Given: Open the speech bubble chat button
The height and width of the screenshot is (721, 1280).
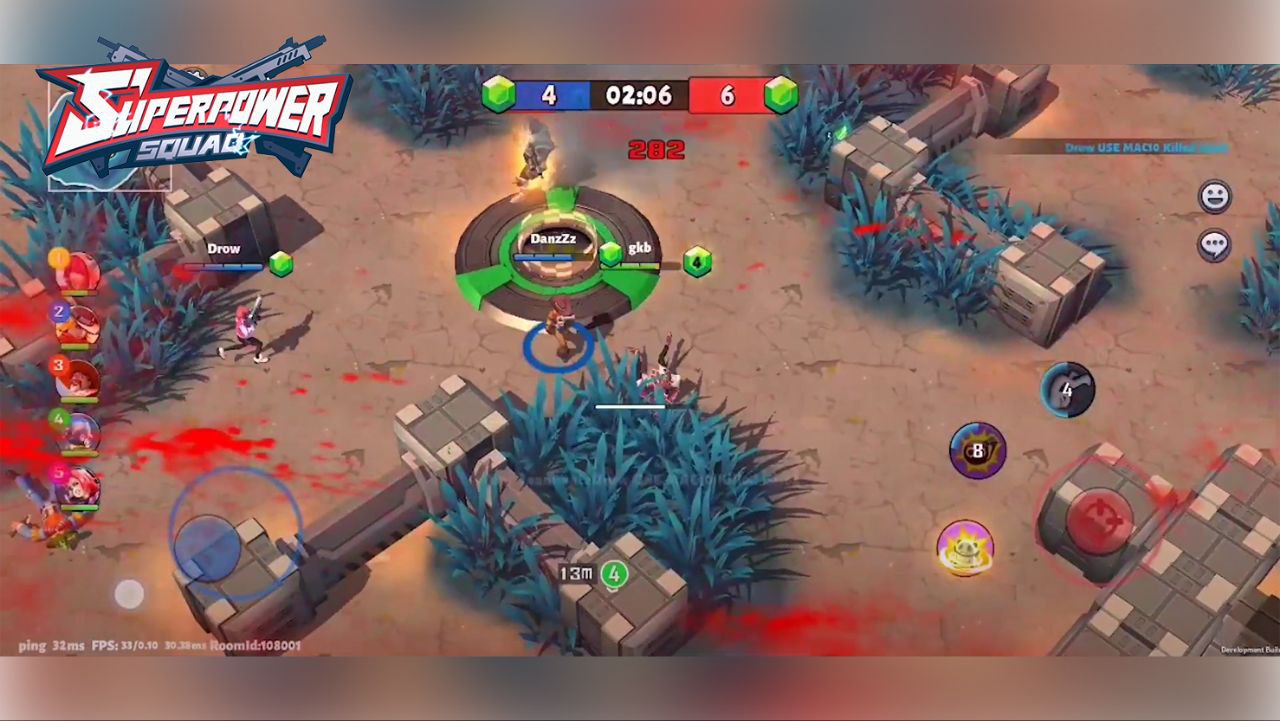Looking at the screenshot, I should tap(1215, 245).
